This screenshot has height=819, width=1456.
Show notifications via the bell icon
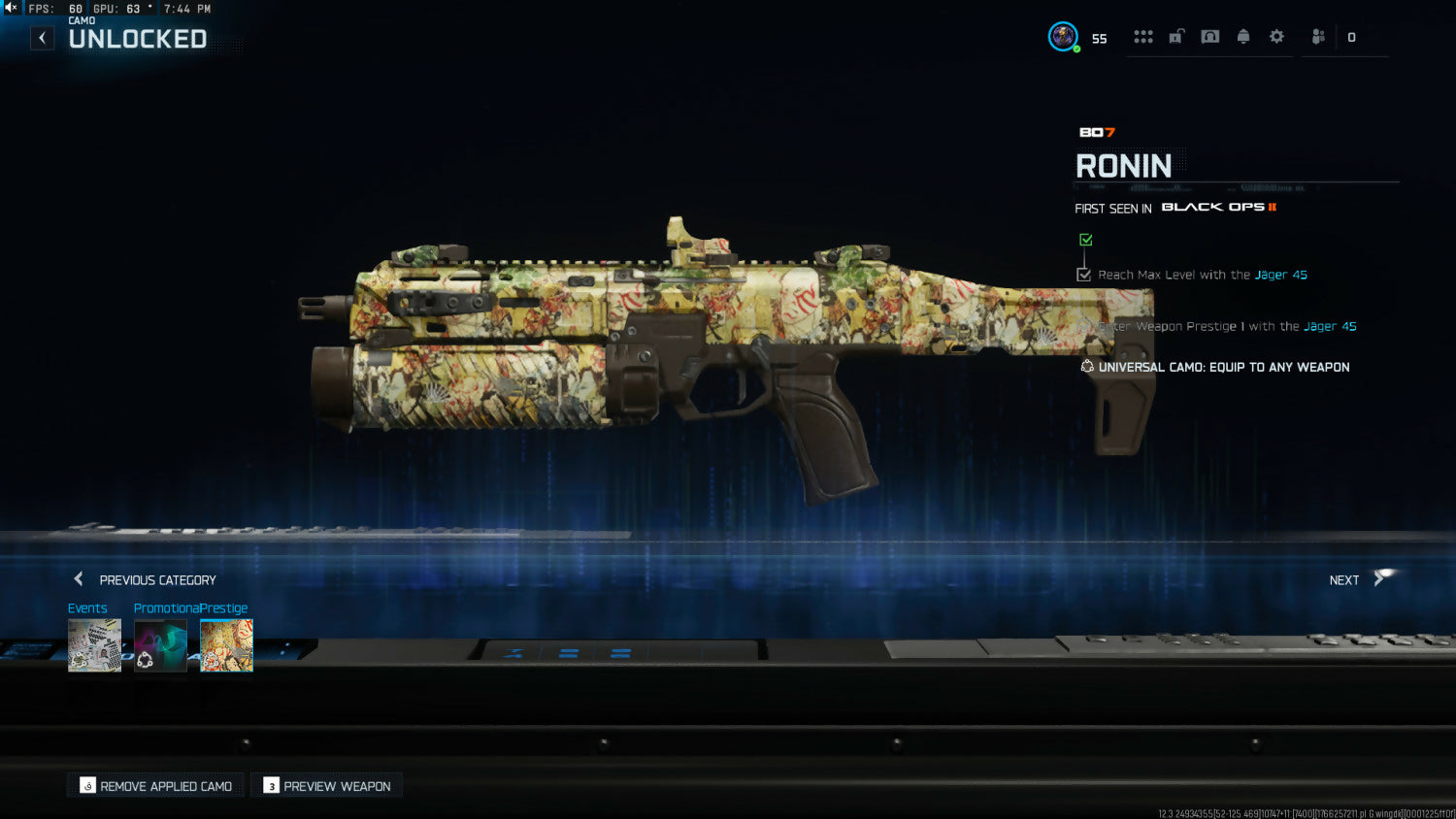tap(1243, 37)
